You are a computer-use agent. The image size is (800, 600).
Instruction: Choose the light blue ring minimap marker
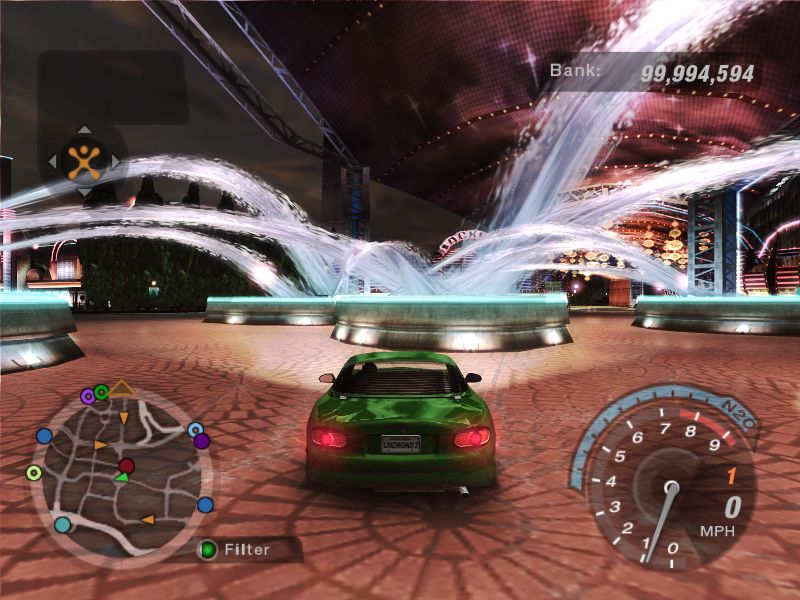click(x=195, y=429)
